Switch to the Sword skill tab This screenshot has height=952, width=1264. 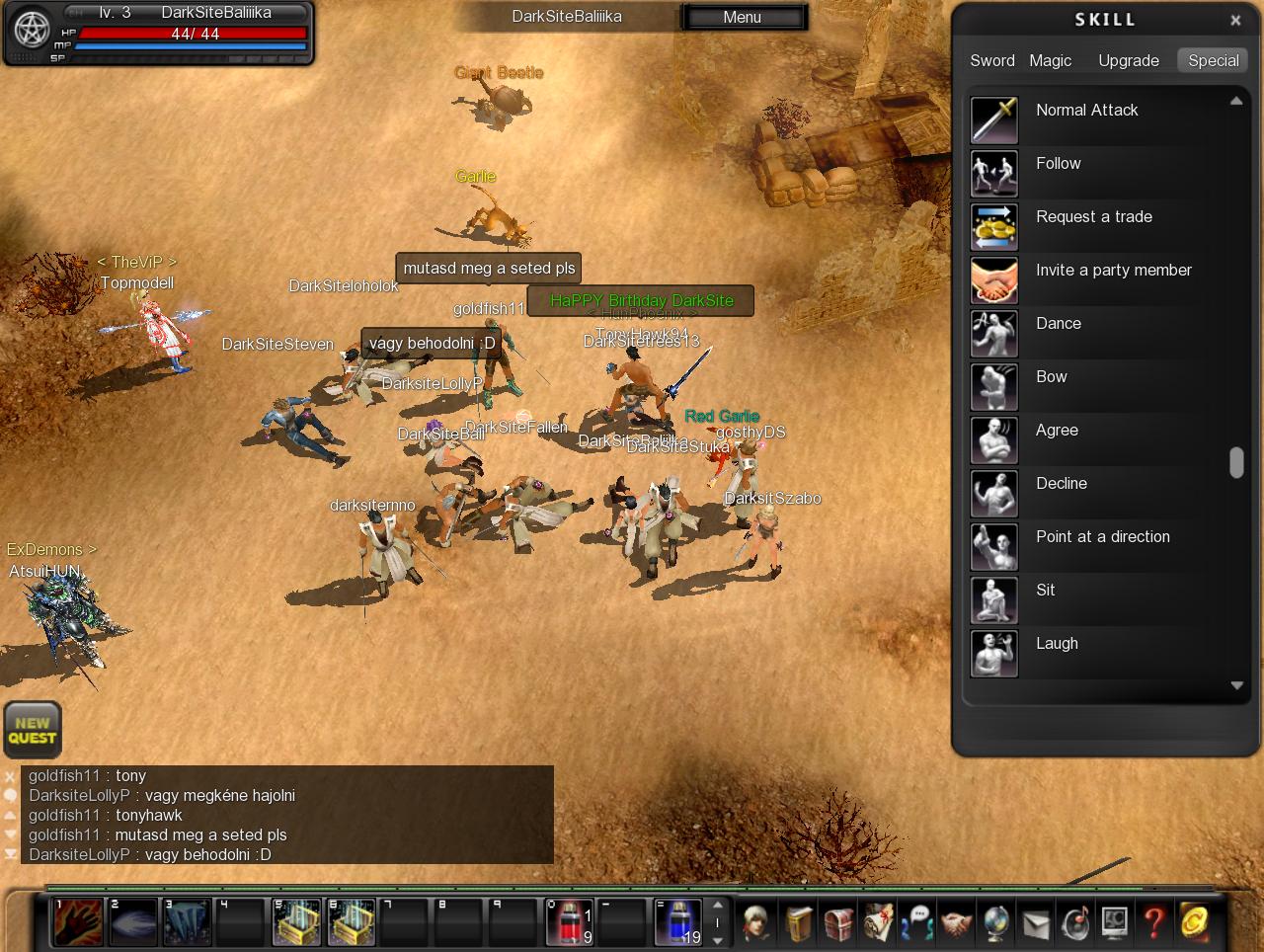991,60
